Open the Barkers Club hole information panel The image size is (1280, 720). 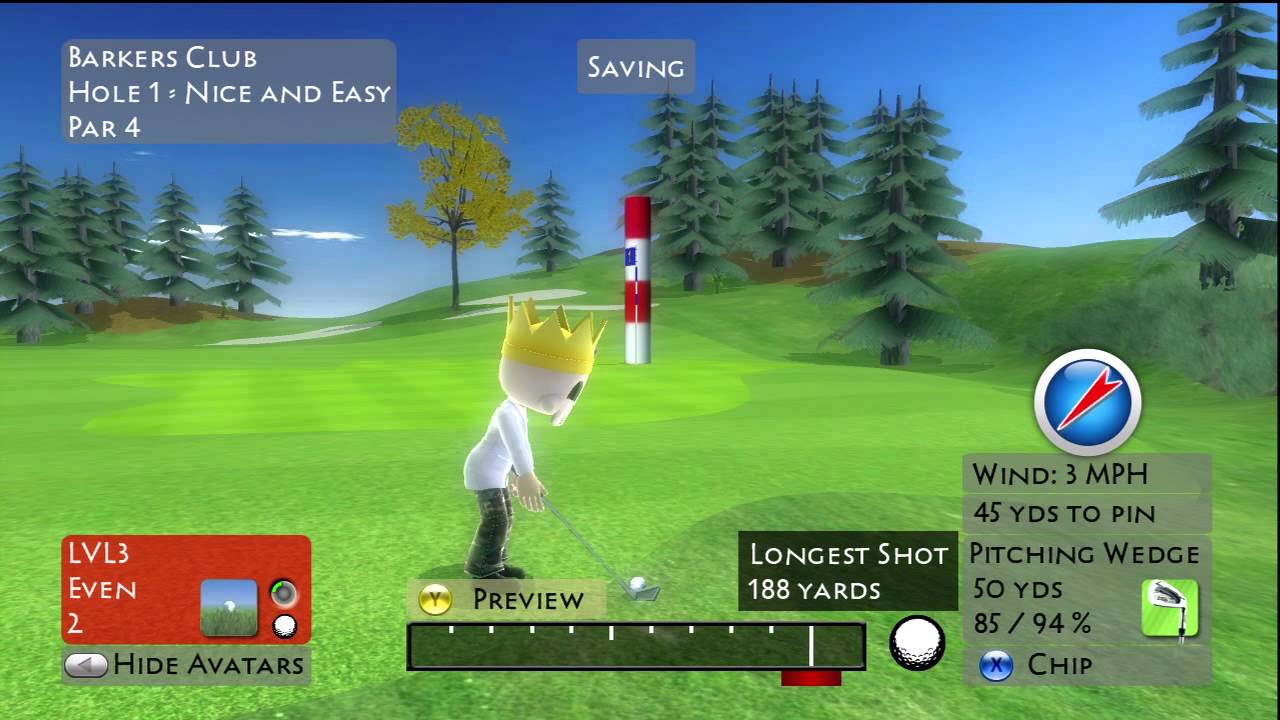tap(228, 92)
